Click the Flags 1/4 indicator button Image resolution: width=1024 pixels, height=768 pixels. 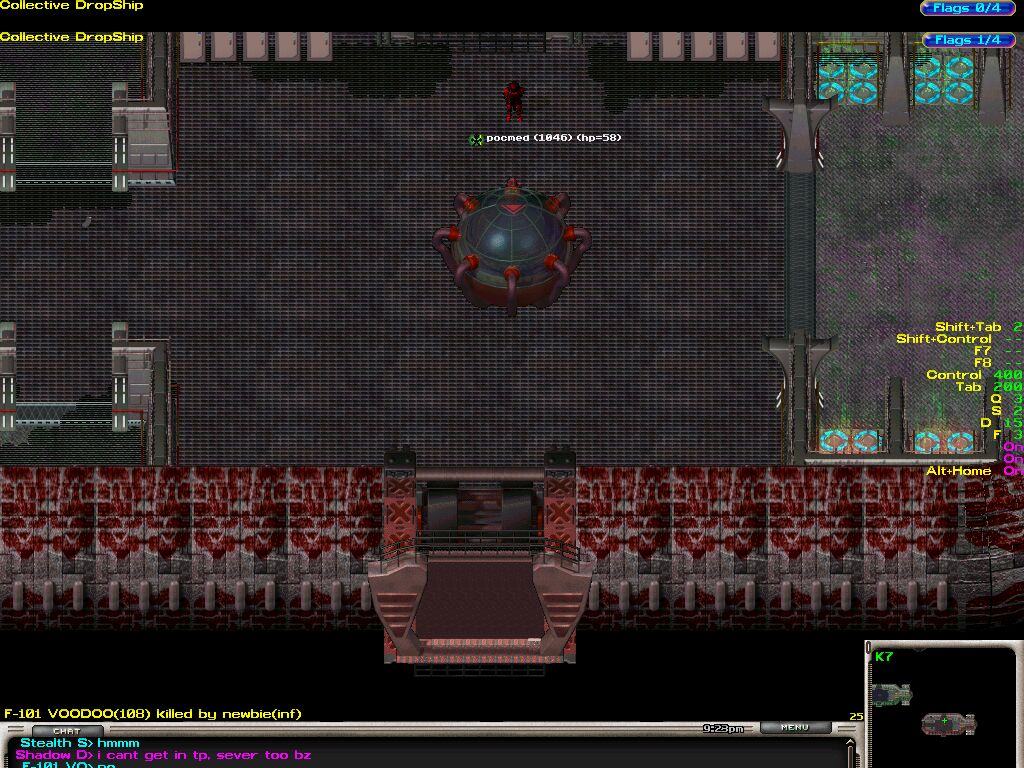[966, 40]
